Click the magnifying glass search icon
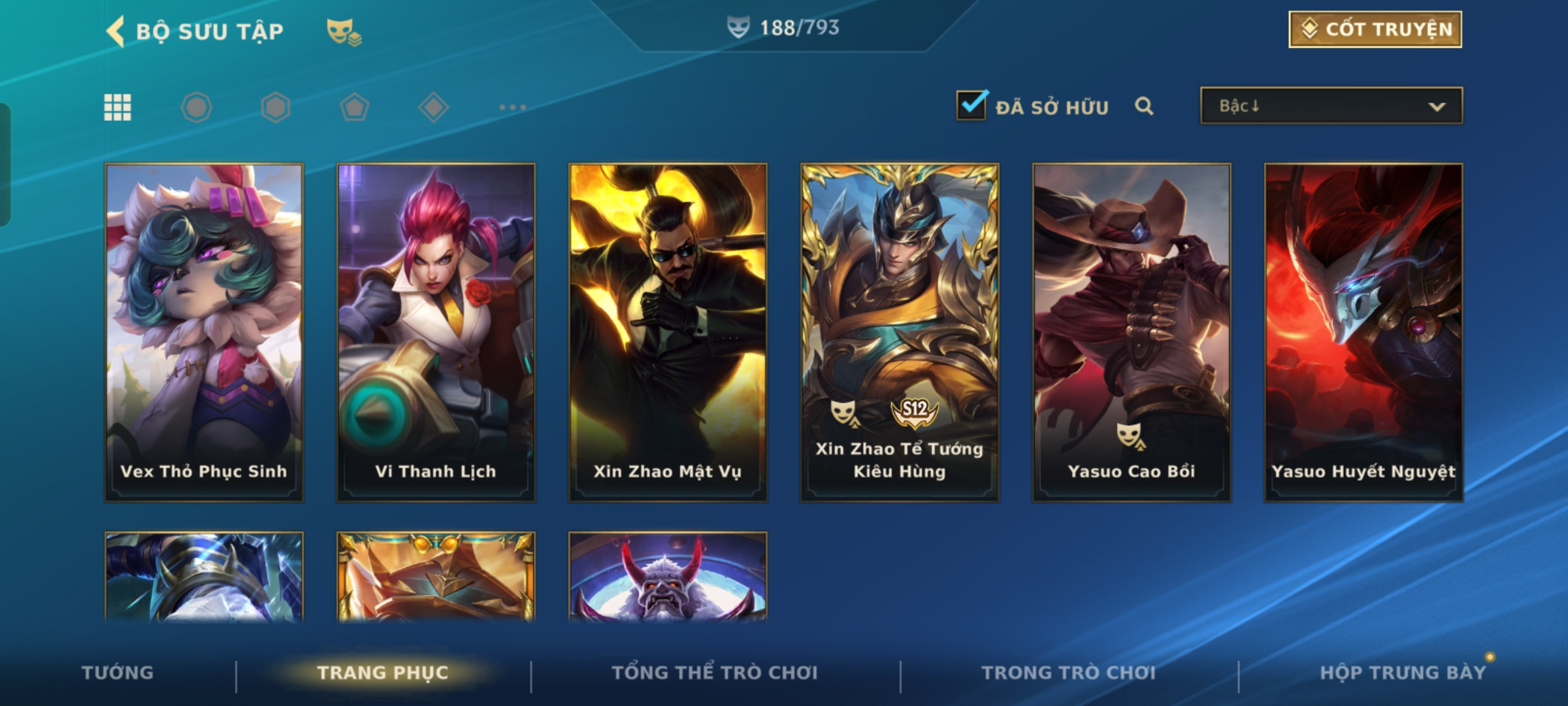The image size is (1568, 706). 1143,106
